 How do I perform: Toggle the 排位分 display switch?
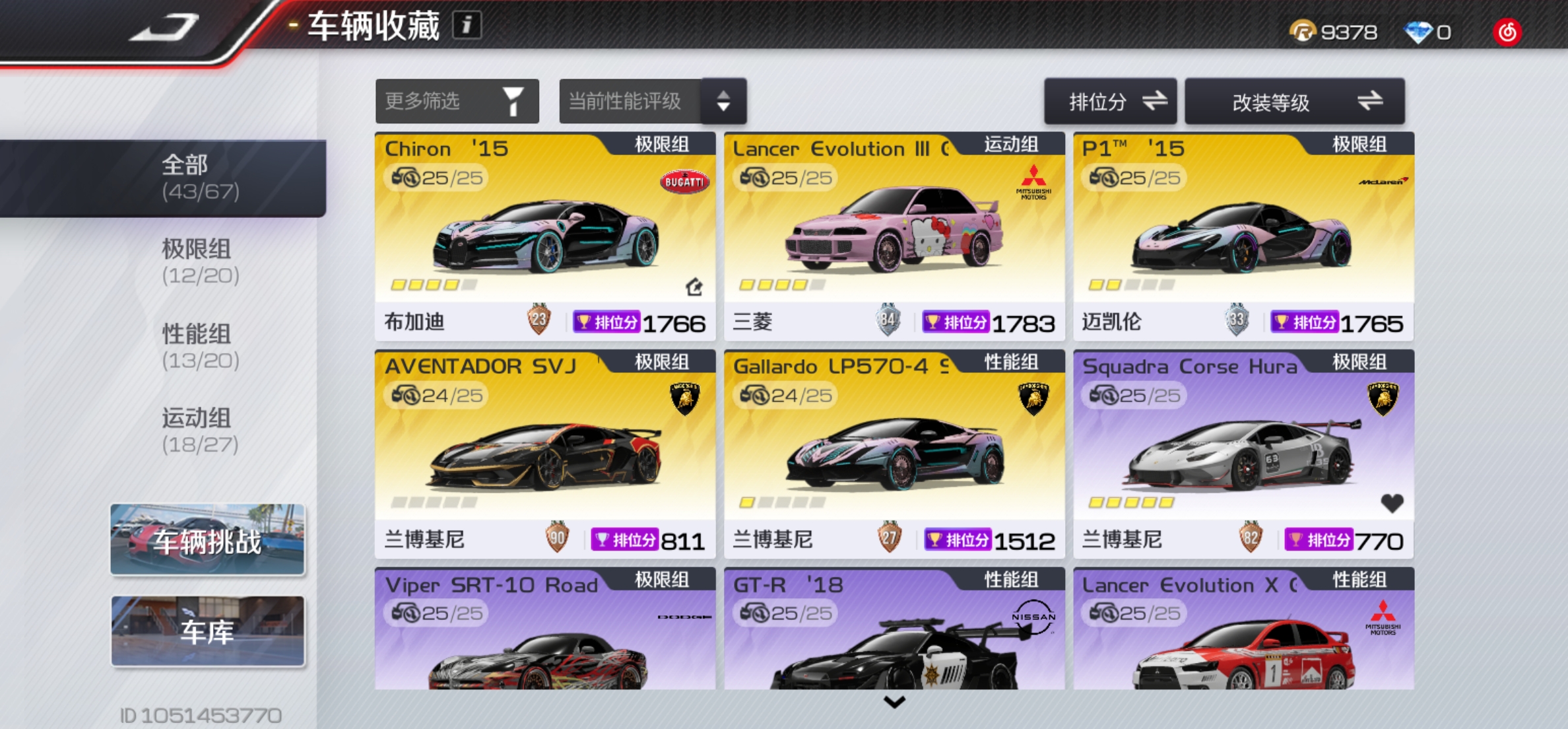tap(1110, 102)
